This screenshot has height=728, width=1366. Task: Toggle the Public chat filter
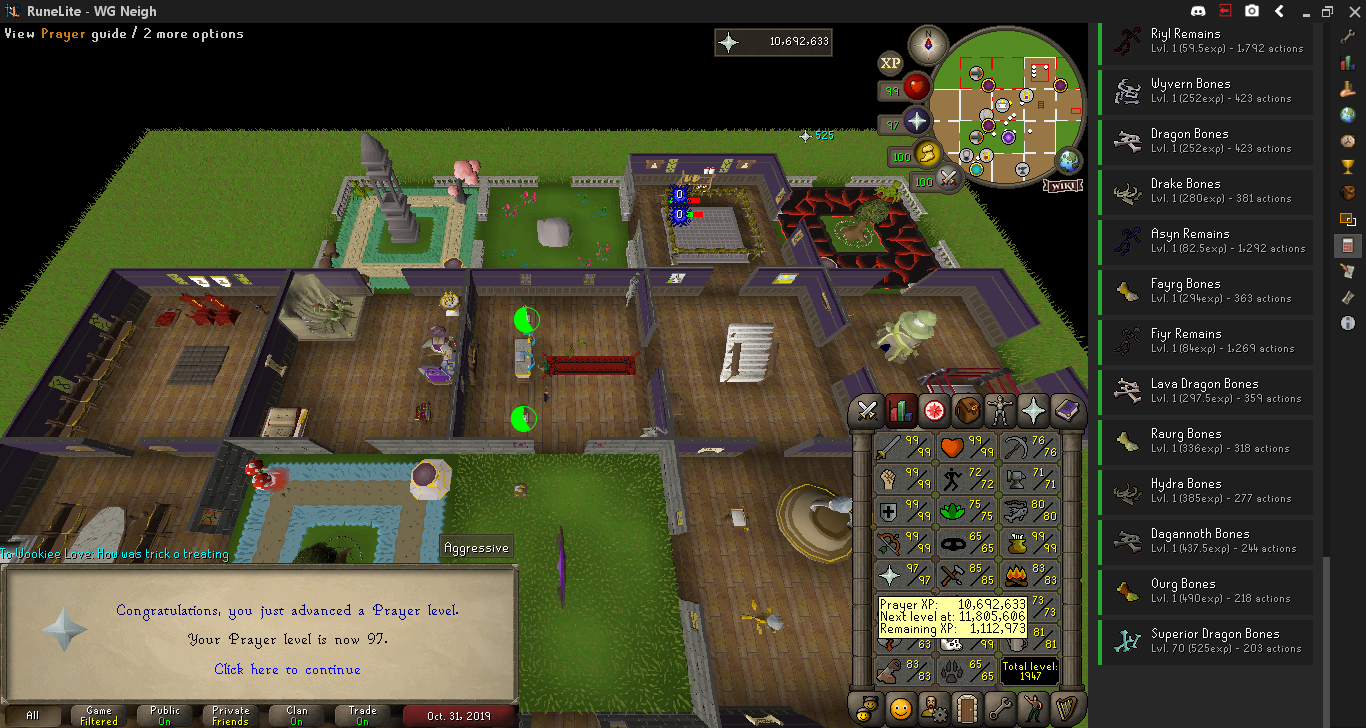coord(165,716)
